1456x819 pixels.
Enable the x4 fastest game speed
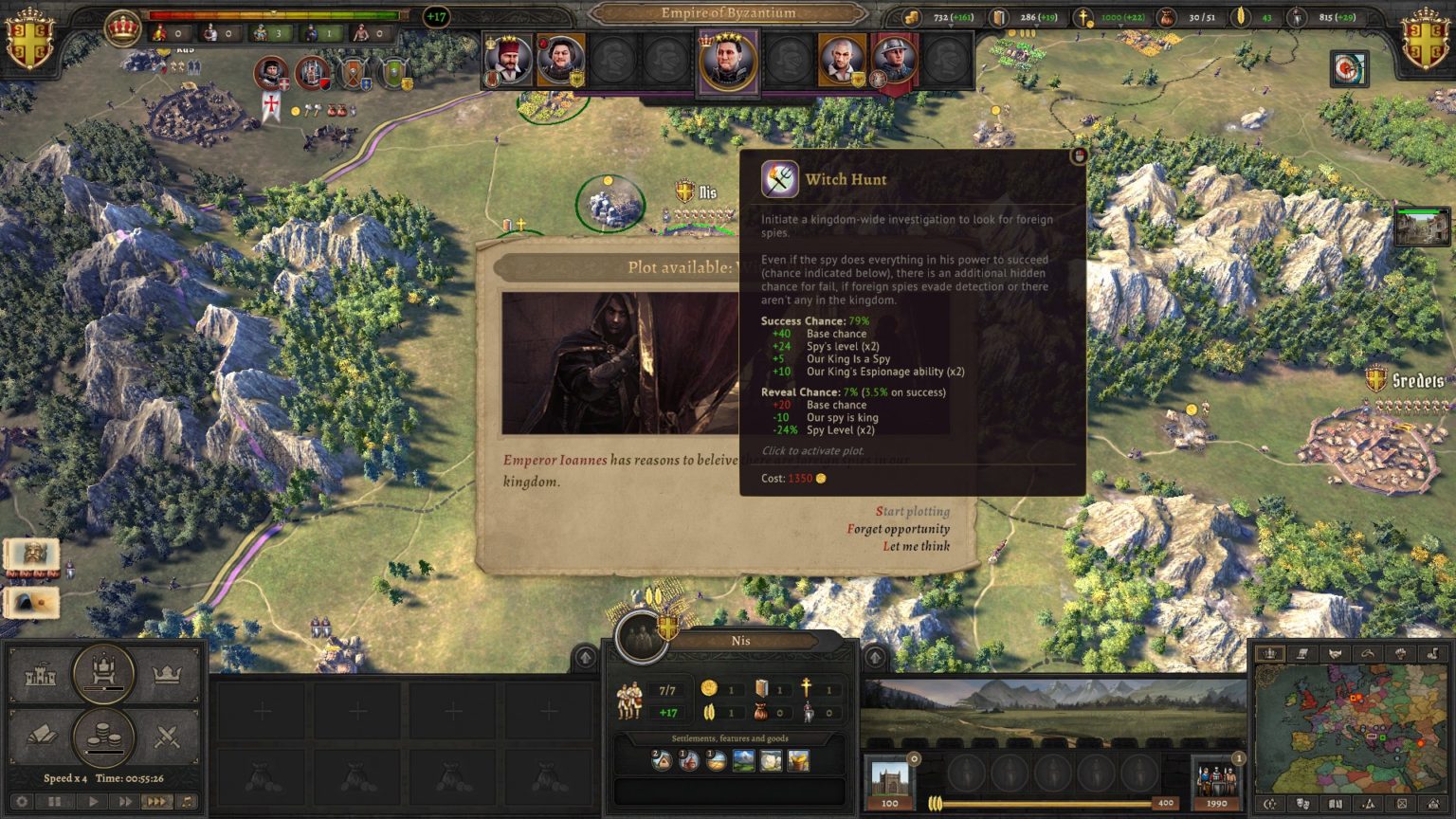coord(157,800)
